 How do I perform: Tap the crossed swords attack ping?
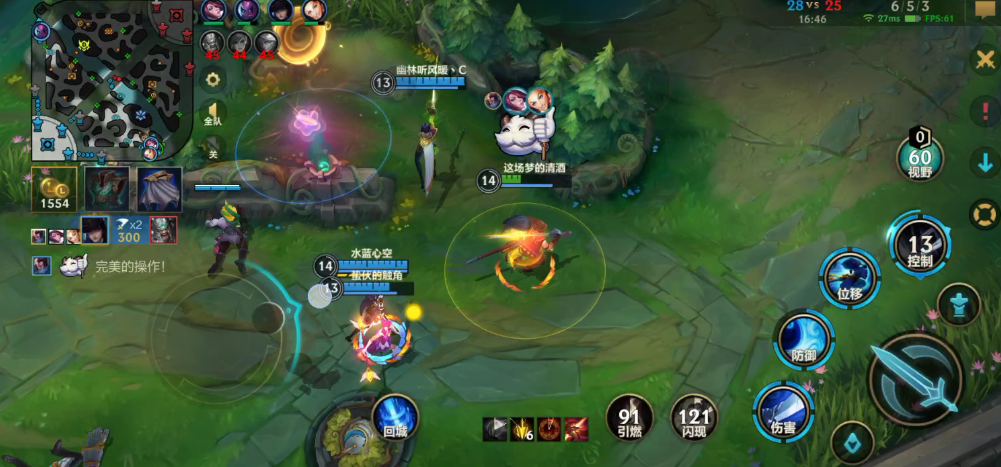coord(984,59)
